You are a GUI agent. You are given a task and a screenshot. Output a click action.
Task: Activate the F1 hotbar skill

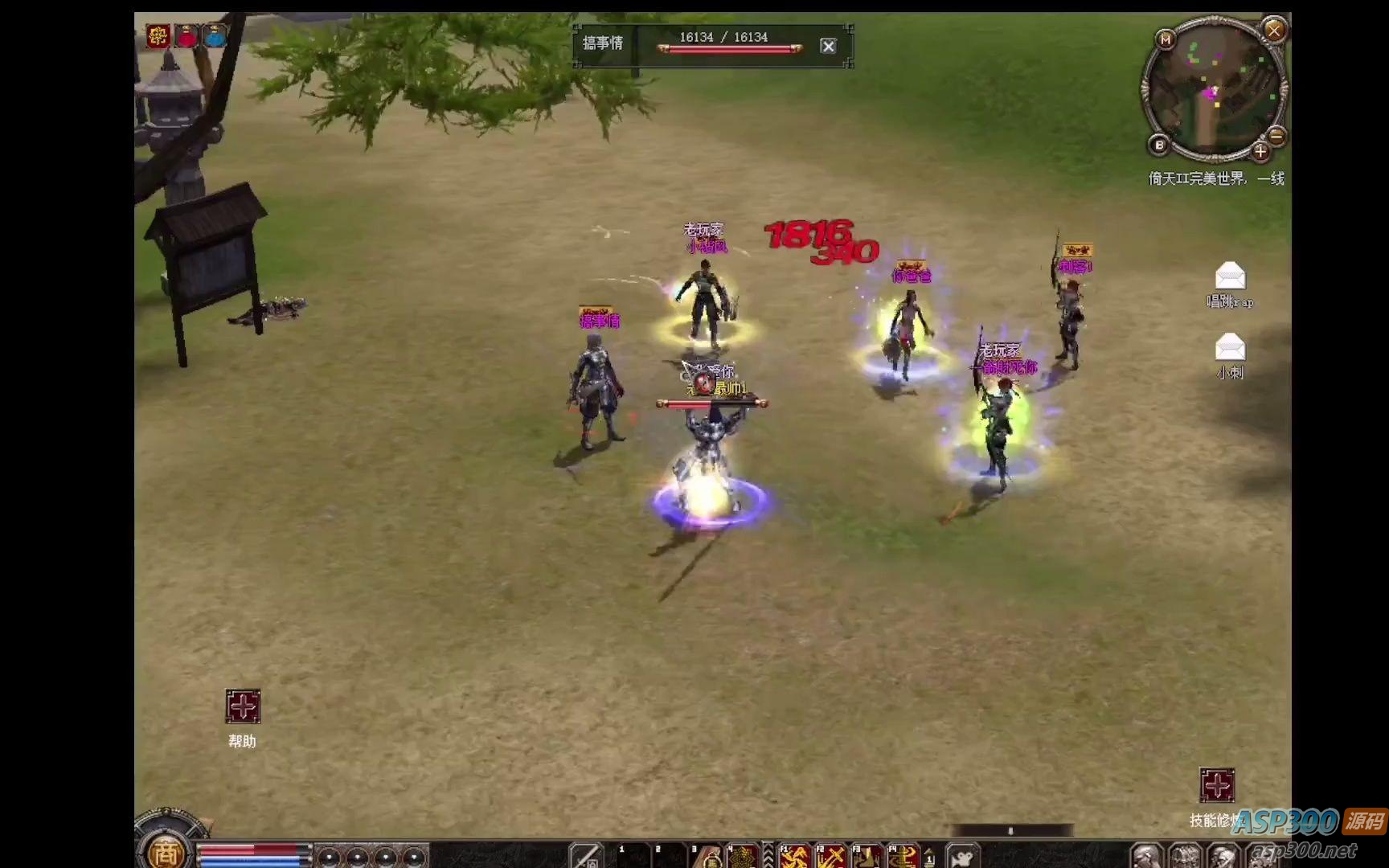click(x=794, y=857)
